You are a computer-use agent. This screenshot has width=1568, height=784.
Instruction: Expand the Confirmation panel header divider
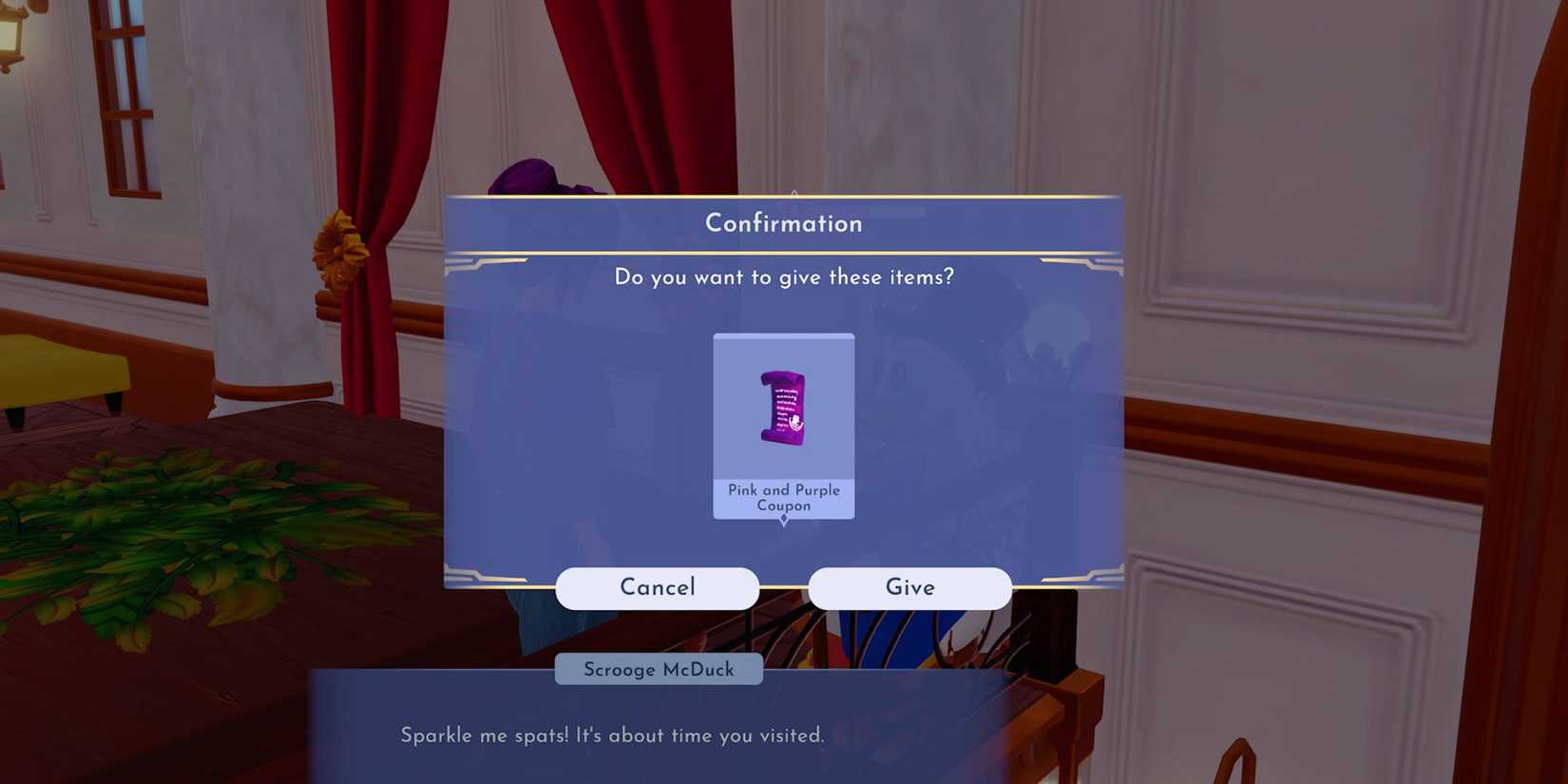[x=783, y=252]
